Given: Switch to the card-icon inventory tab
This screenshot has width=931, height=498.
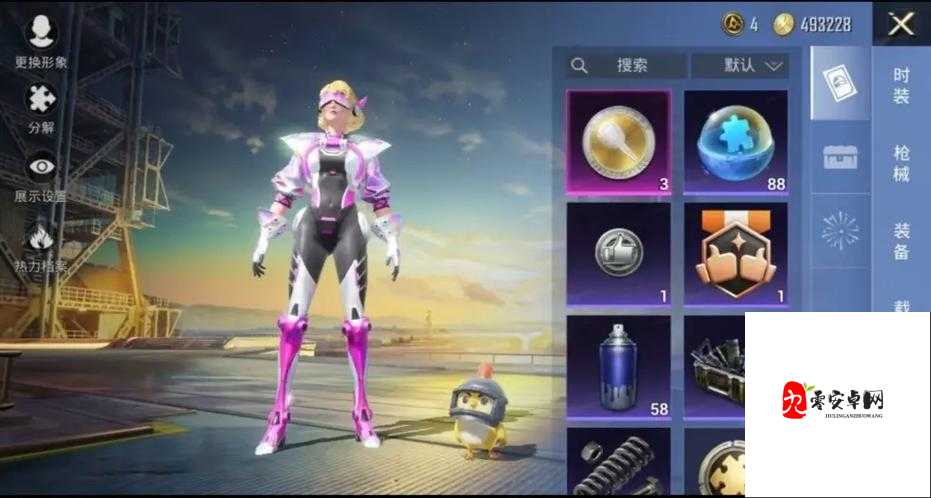Looking at the screenshot, I should (840, 84).
